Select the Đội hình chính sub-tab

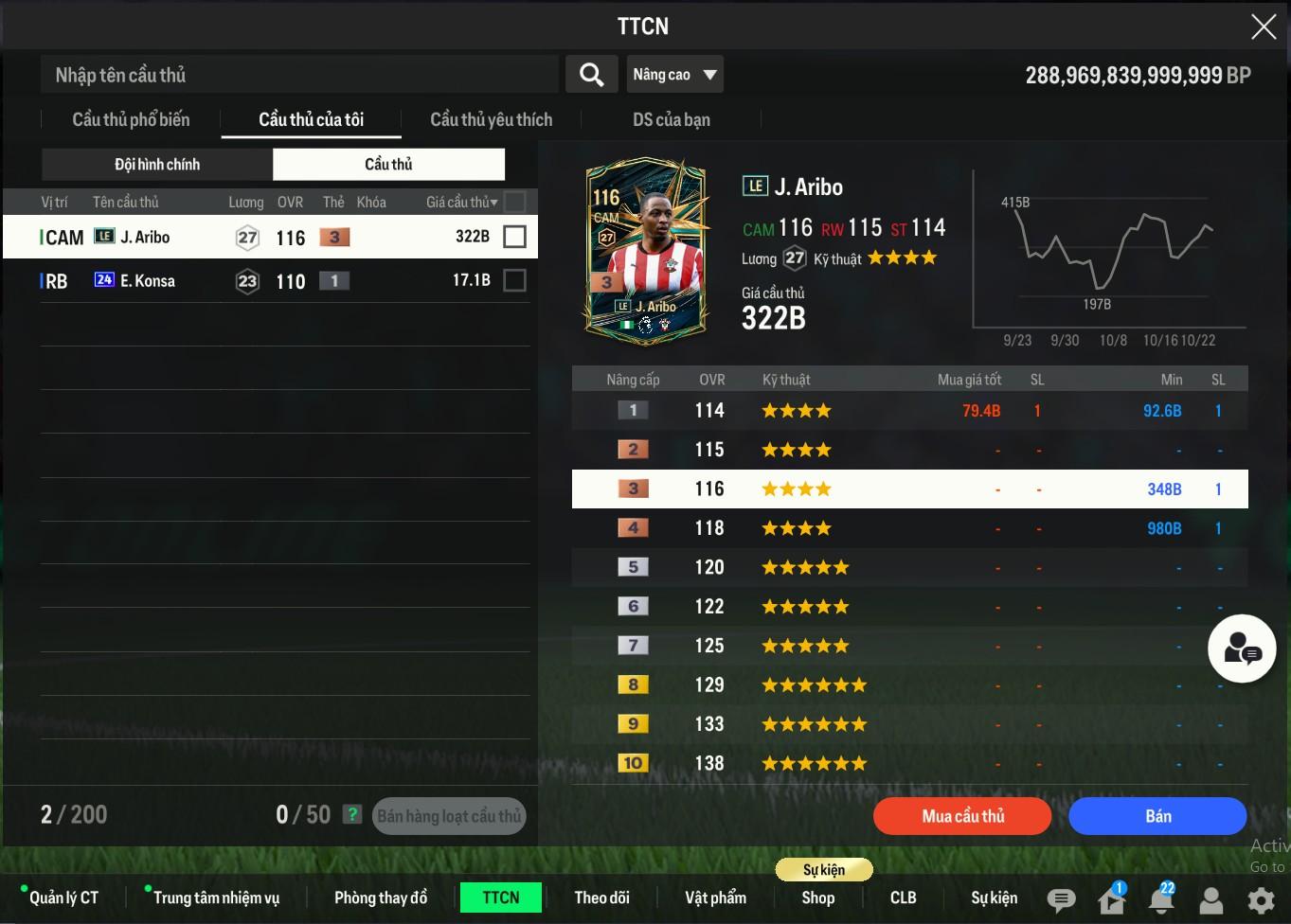point(157,165)
